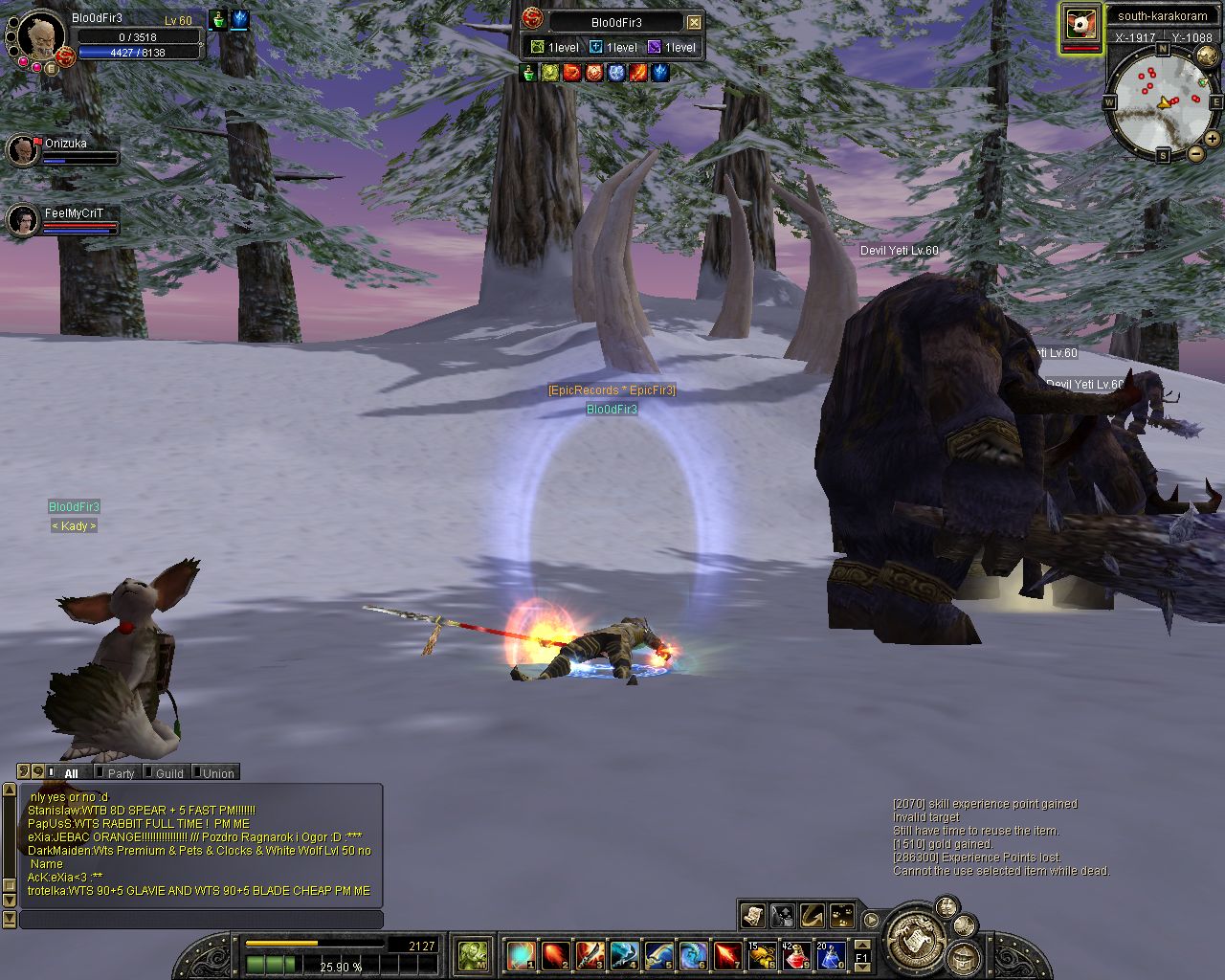Screen dimensions: 1225x980
Task: Close the Blo0dFir3 target window
Action: (695, 22)
